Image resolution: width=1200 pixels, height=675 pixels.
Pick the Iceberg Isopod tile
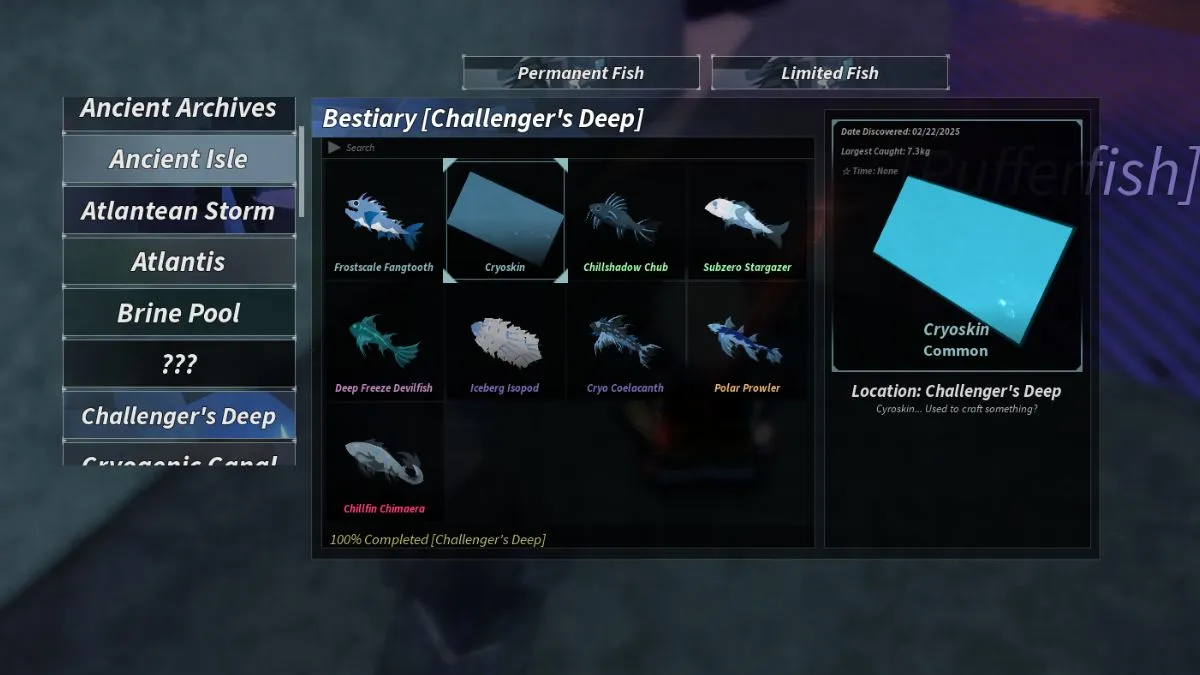pyautogui.click(x=505, y=343)
